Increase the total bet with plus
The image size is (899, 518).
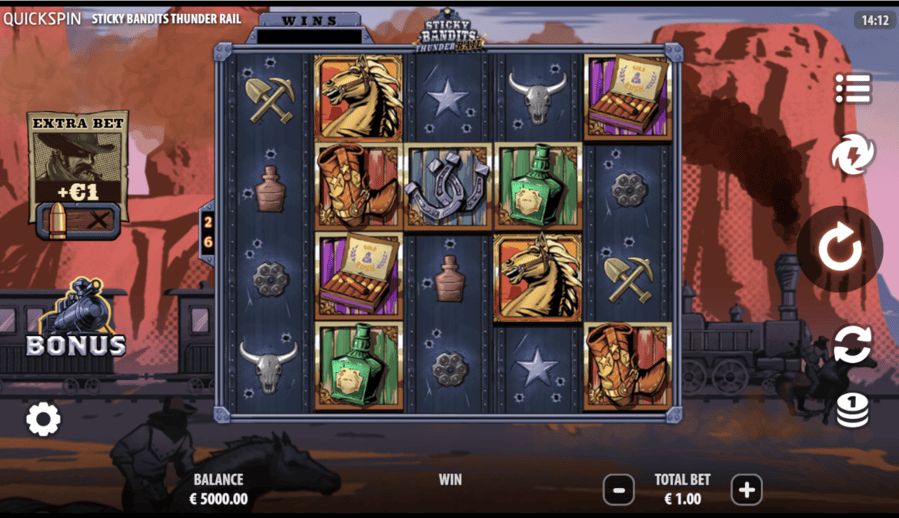(x=746, y=490)
